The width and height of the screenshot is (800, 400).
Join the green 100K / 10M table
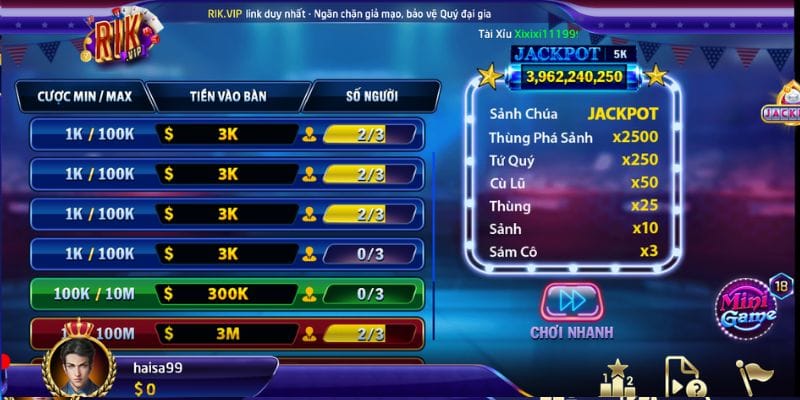(228, 294)
